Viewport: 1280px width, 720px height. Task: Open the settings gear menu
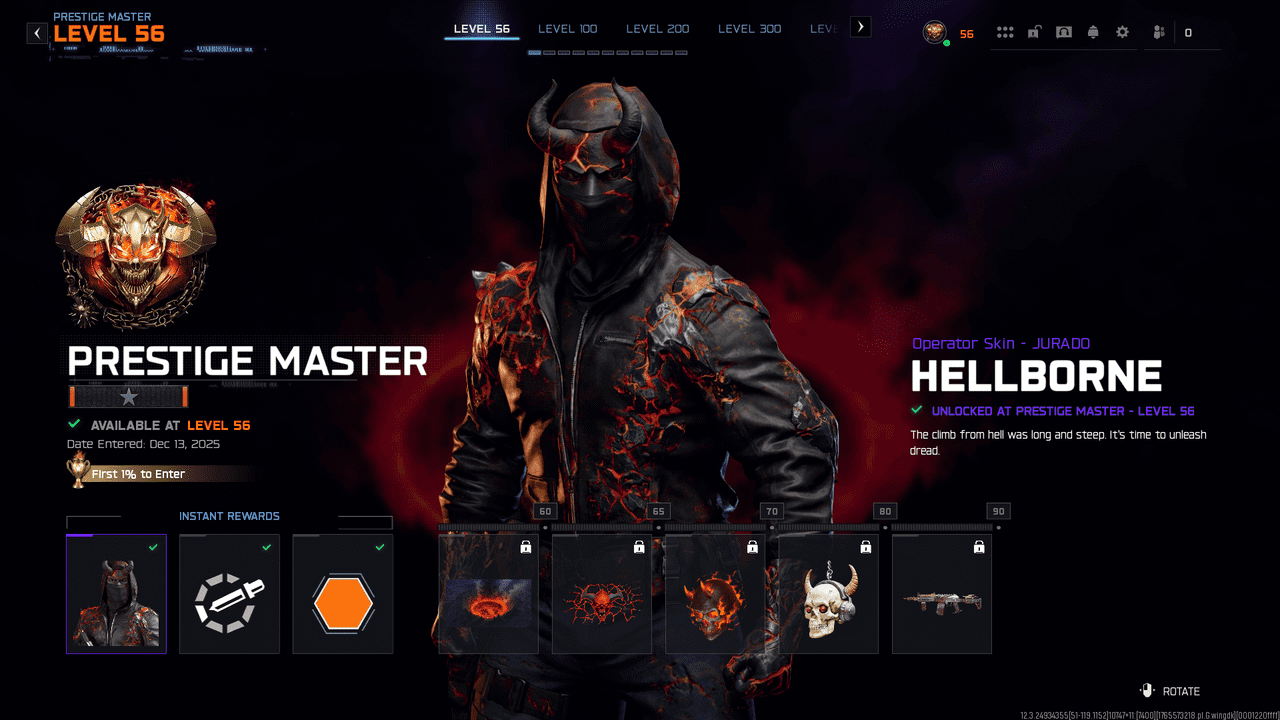coord(1122,32)
